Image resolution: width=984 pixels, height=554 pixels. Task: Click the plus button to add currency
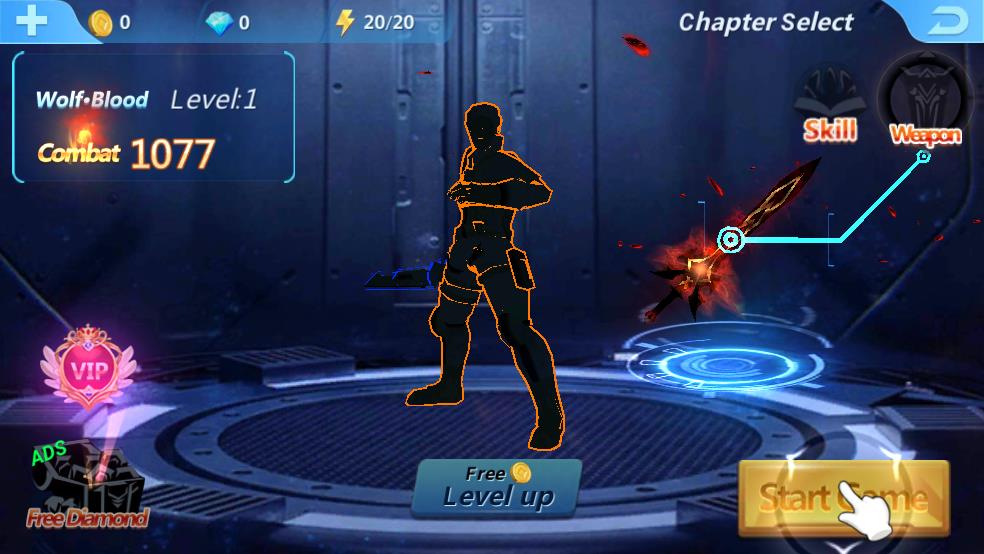[32, 21]
